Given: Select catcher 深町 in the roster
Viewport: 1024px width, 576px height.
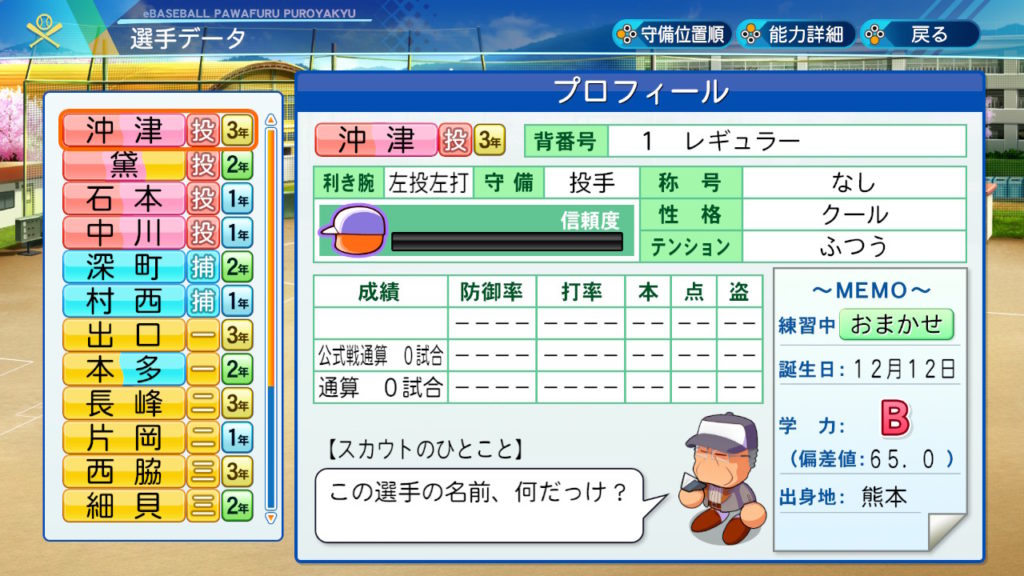Looking at the screenshot, I should (157, 266).
